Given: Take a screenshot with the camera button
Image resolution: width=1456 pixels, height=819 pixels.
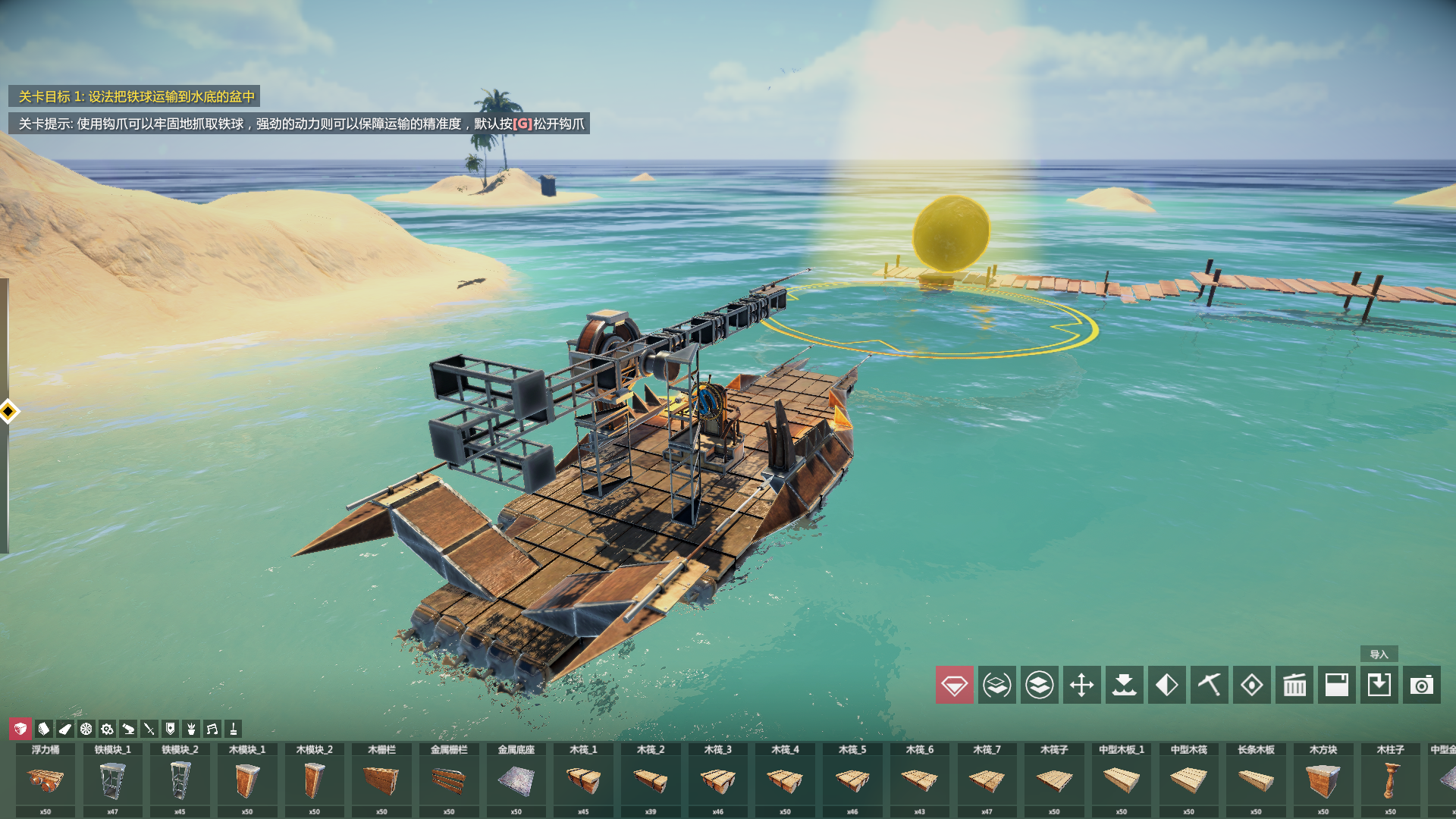Looking at the screenshot, I should (1421, 685).
